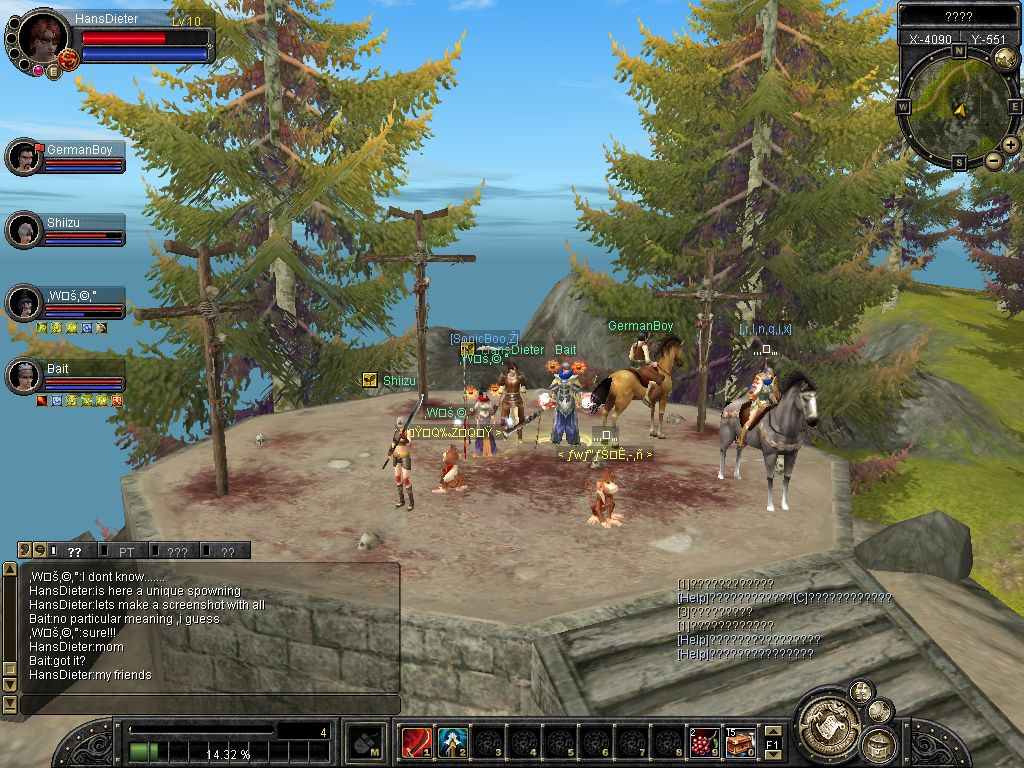
Task: Switch hotbar page down from F1
Action: (772, 754)
